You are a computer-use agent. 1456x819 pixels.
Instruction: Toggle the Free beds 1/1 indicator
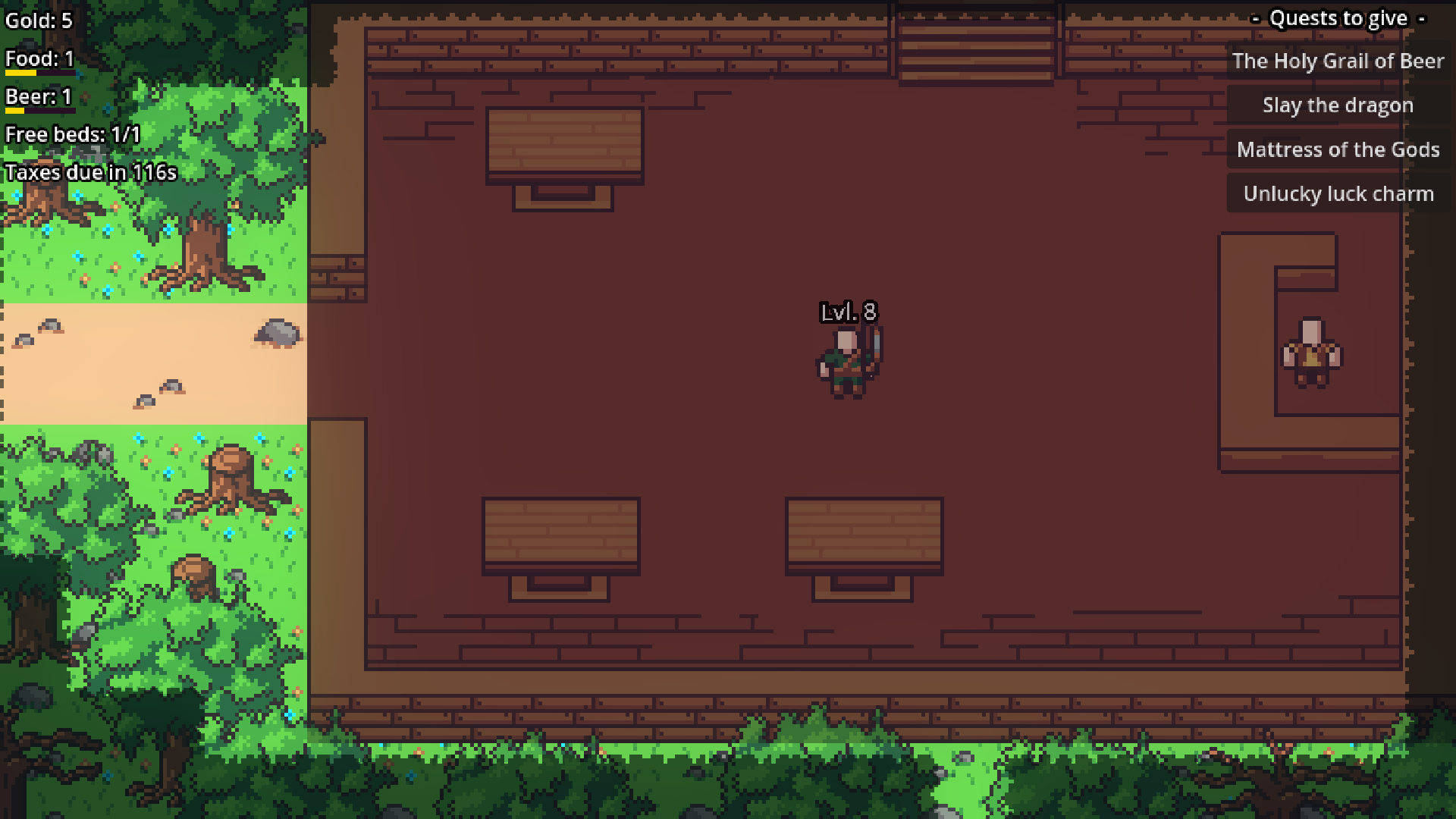pyautogui.click(x=72, y=134)
